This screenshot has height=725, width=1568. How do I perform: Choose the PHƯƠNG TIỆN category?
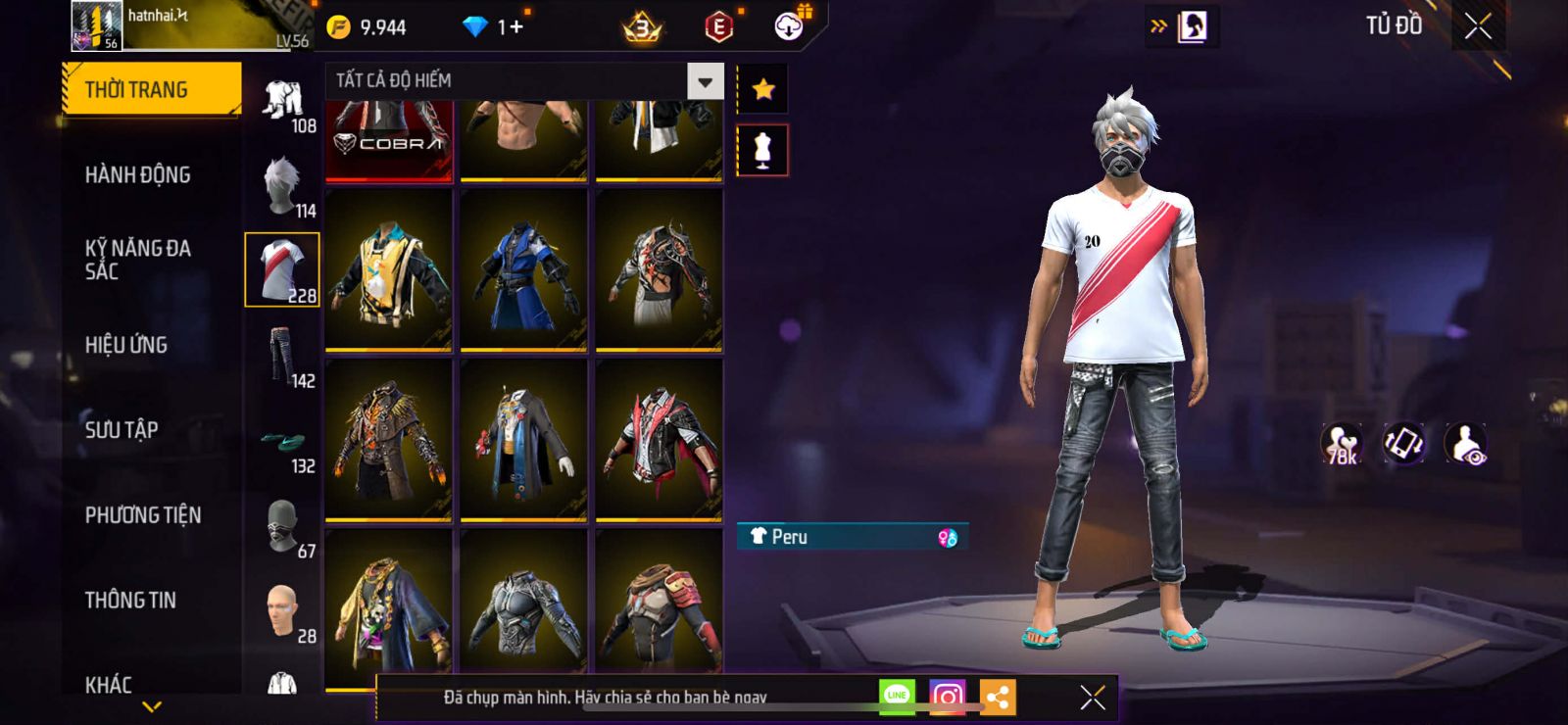[142, 515]
